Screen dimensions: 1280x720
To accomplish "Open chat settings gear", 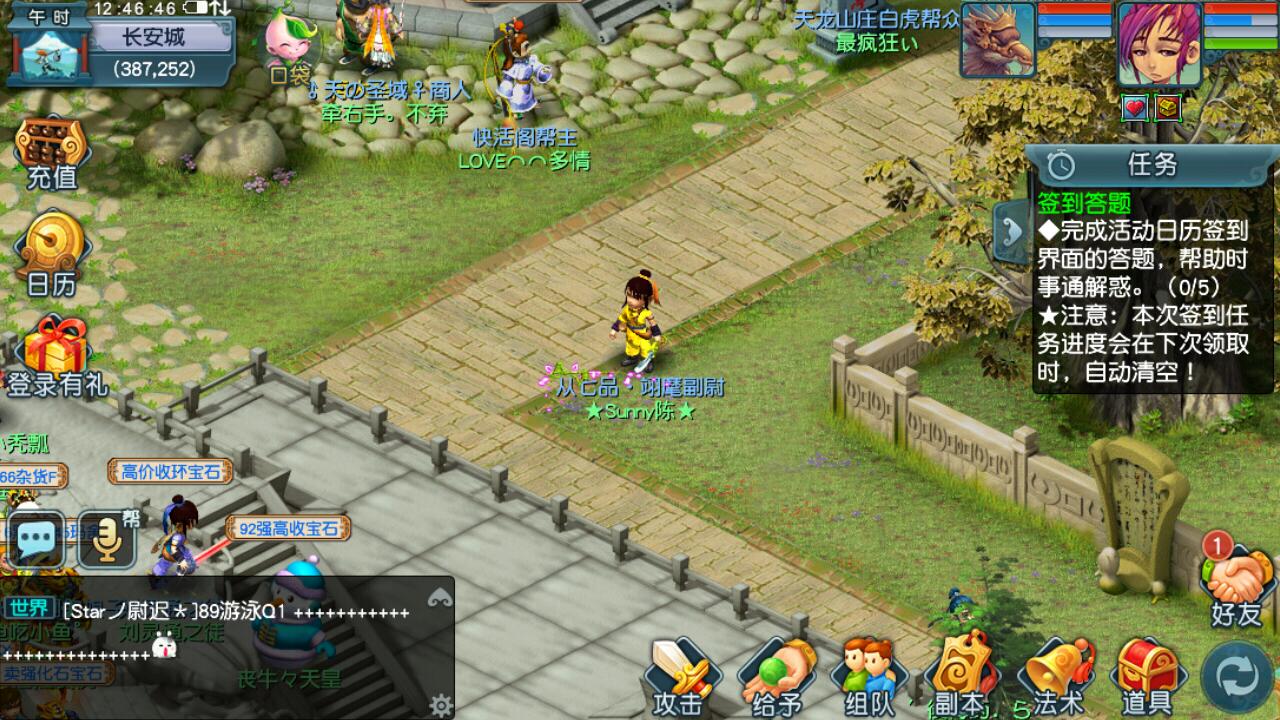I will tap(440, 706).
